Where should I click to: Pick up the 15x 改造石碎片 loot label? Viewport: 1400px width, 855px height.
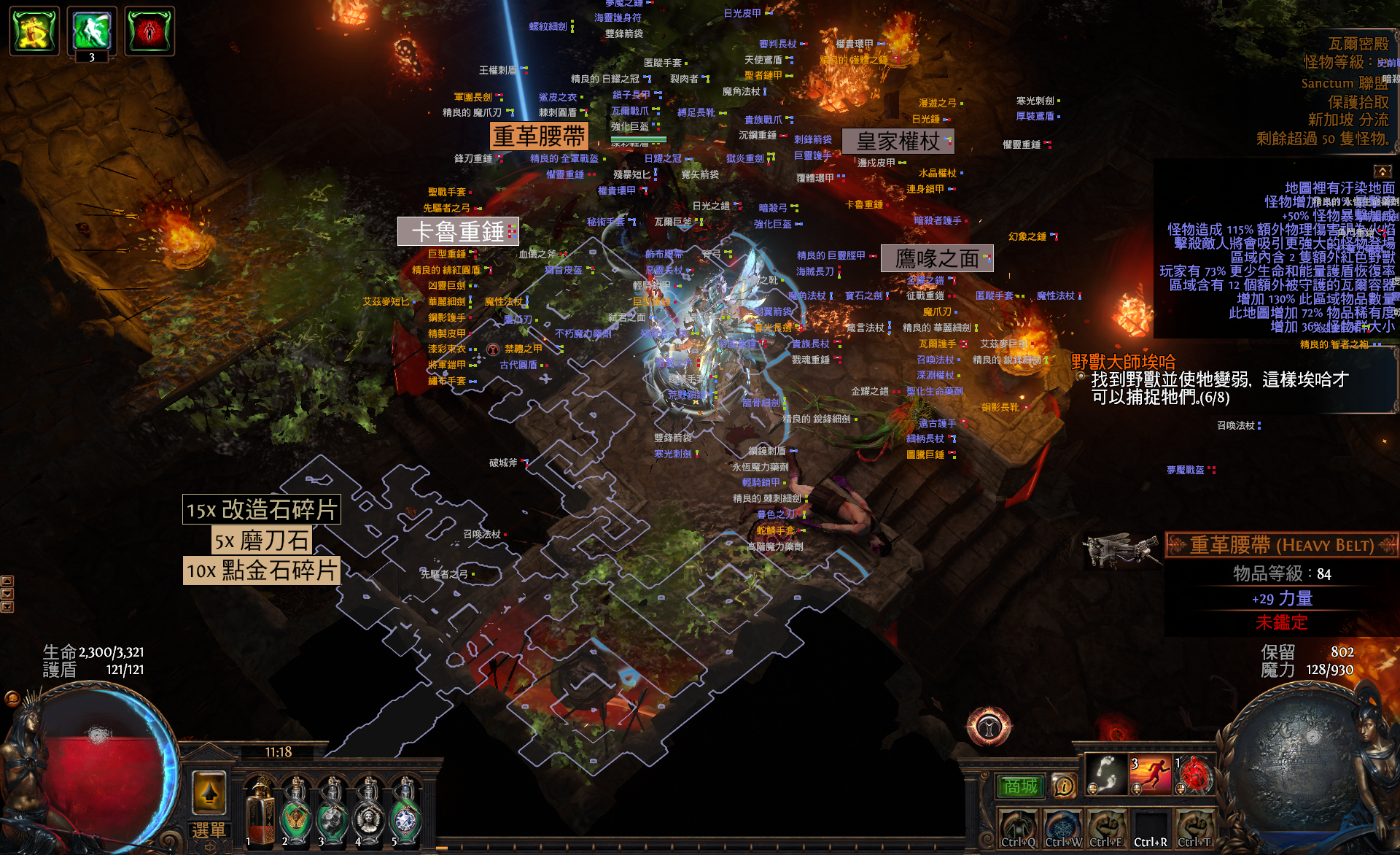click(x=261, y=509)
